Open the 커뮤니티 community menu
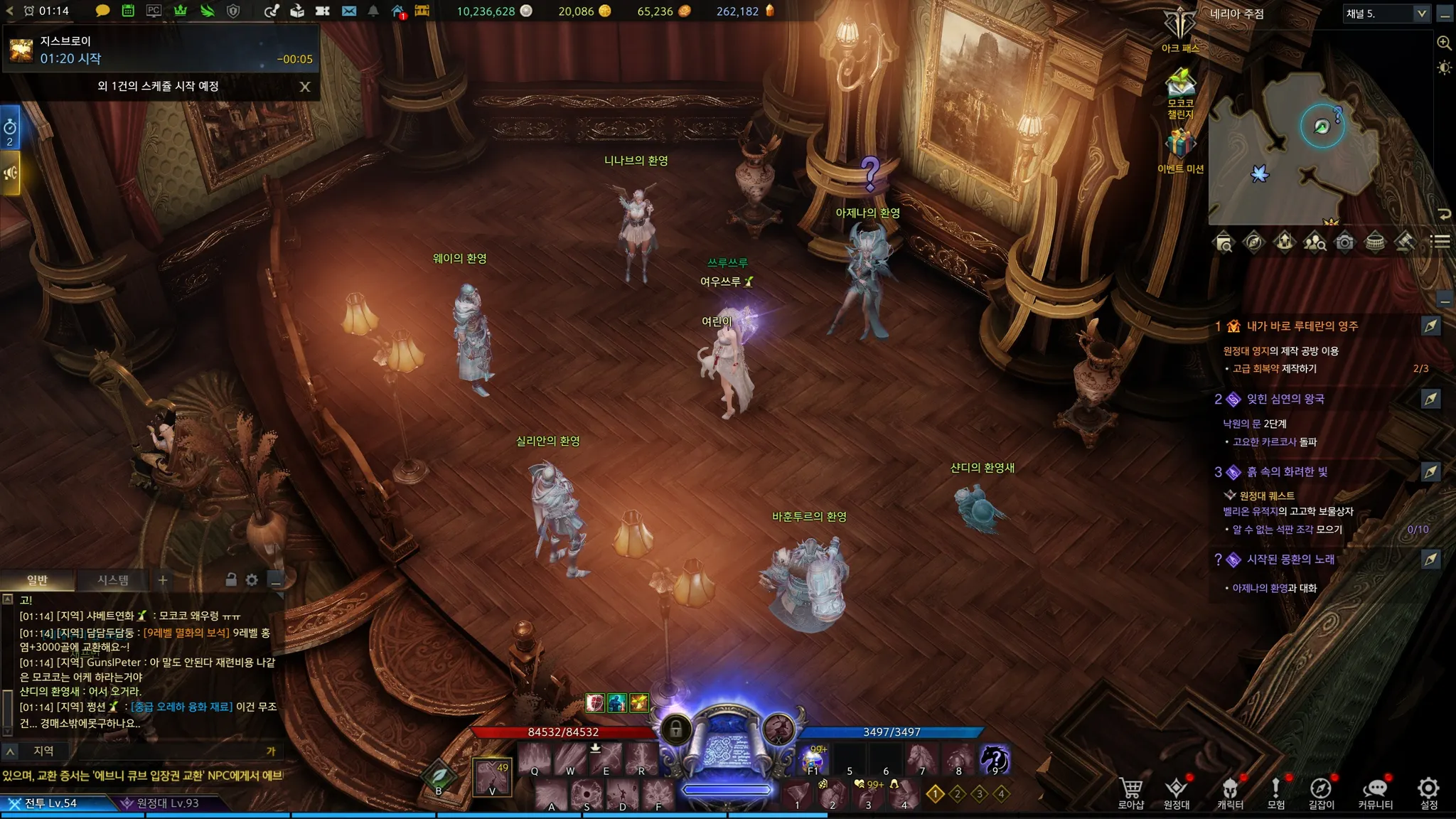The height and width of the screenshot is (819, 1456). (x=1375, y=792)
